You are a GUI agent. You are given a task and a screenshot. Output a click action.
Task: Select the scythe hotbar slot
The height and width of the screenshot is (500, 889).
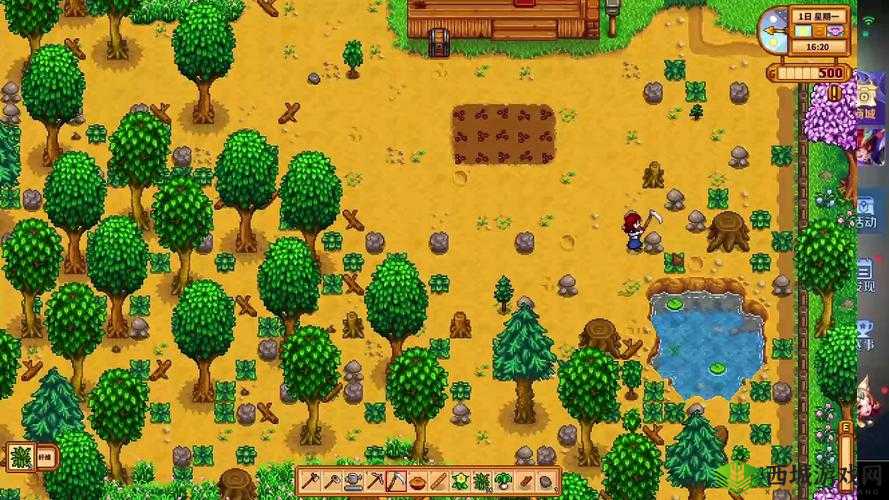395,481
